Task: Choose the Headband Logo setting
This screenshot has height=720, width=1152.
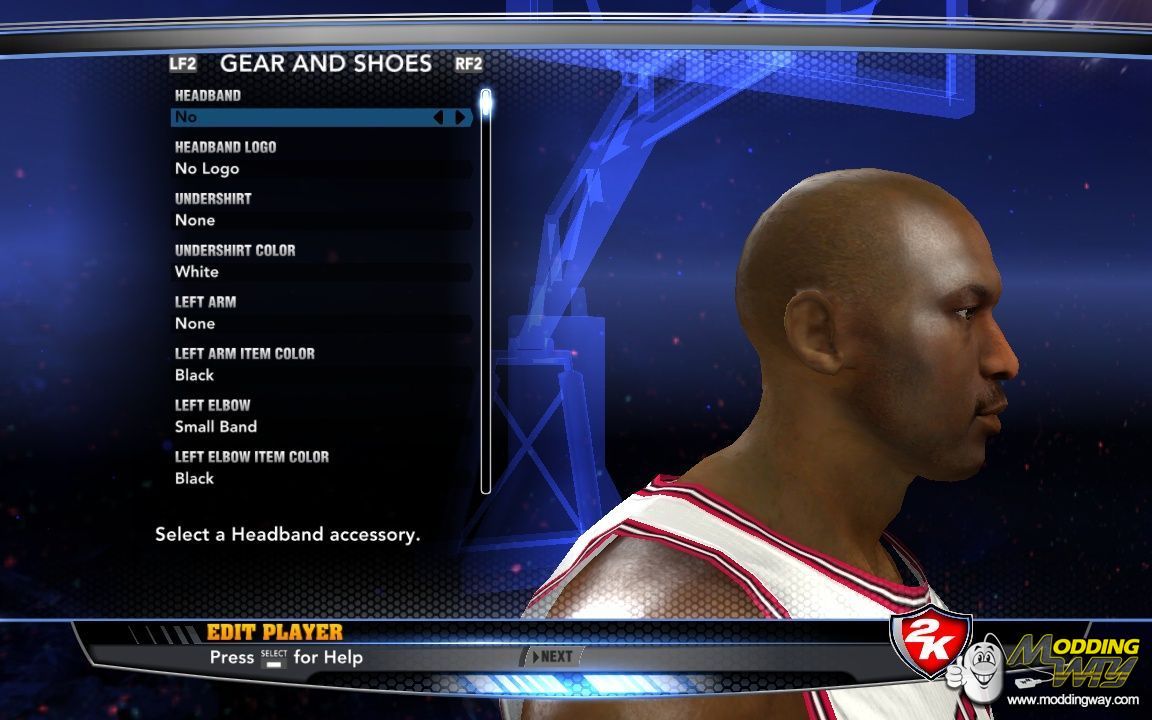Action: click(x=320, y=169)
